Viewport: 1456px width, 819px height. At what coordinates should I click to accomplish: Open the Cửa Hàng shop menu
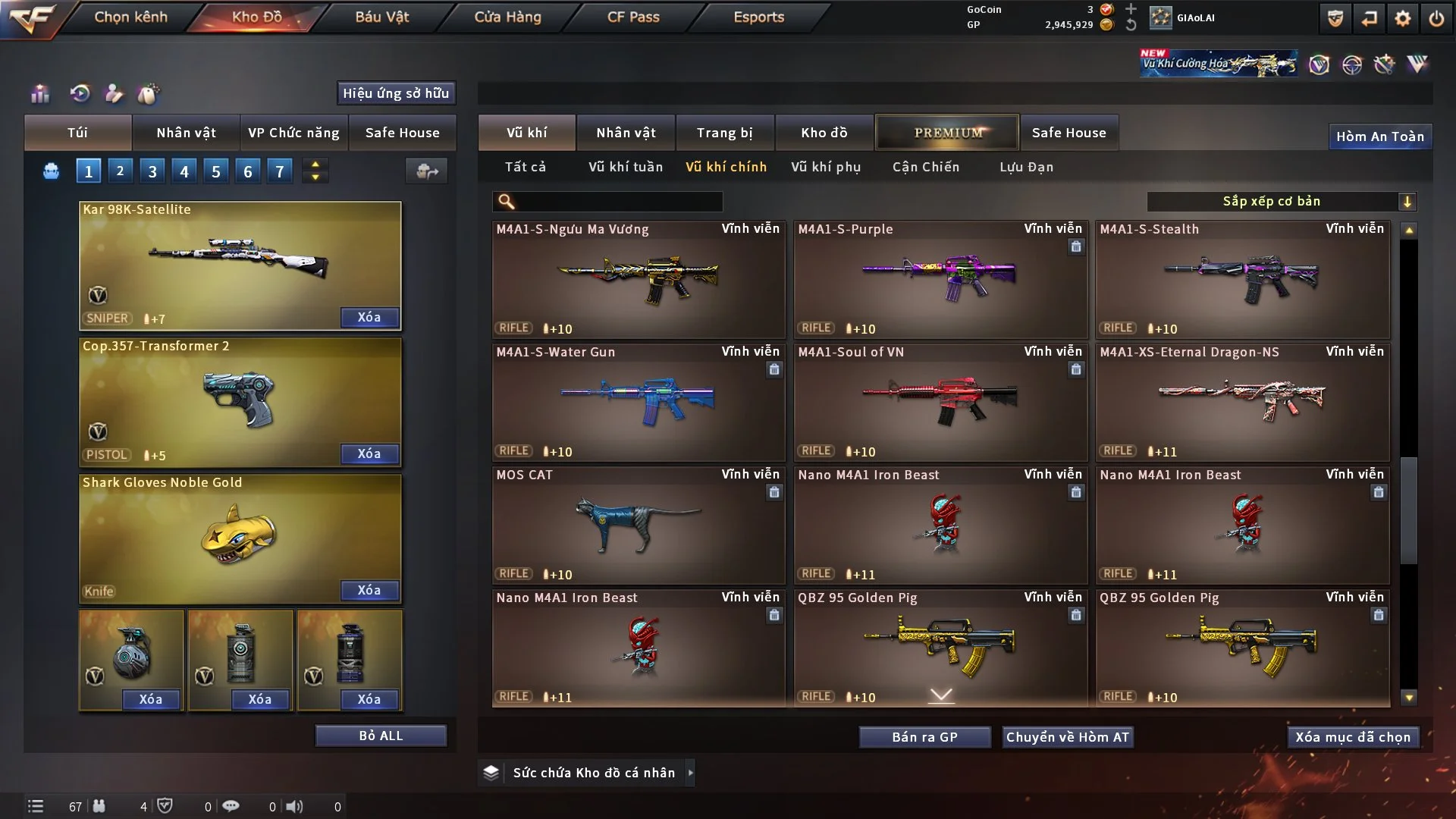507,17
